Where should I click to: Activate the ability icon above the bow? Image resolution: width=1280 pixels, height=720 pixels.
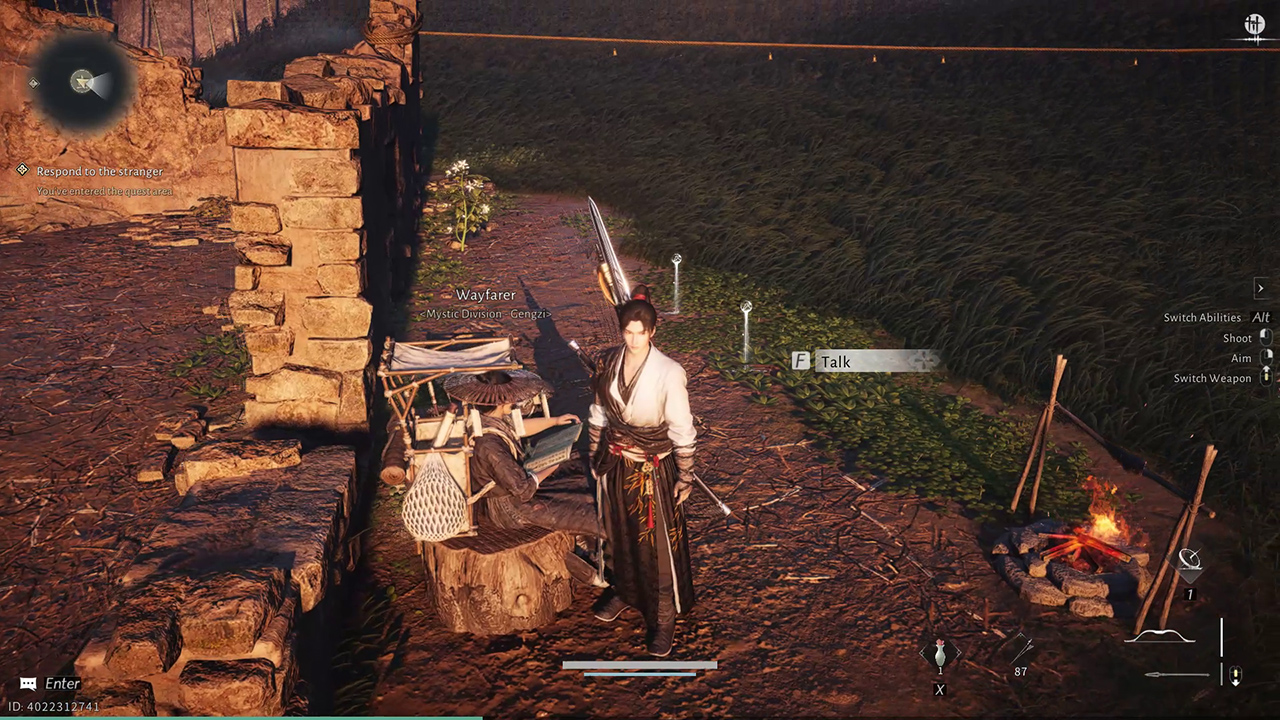pos(1190,563)
